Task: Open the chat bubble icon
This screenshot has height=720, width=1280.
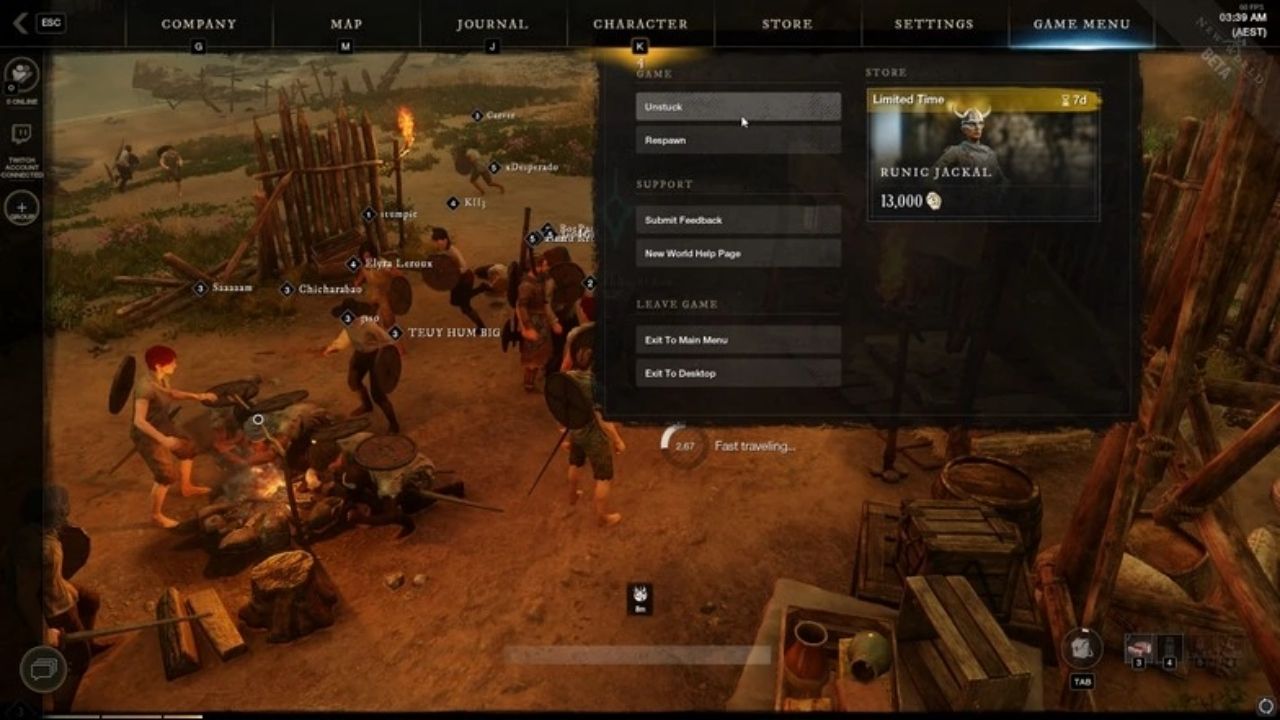Action: pyautogui.click(x=42, y=668)
